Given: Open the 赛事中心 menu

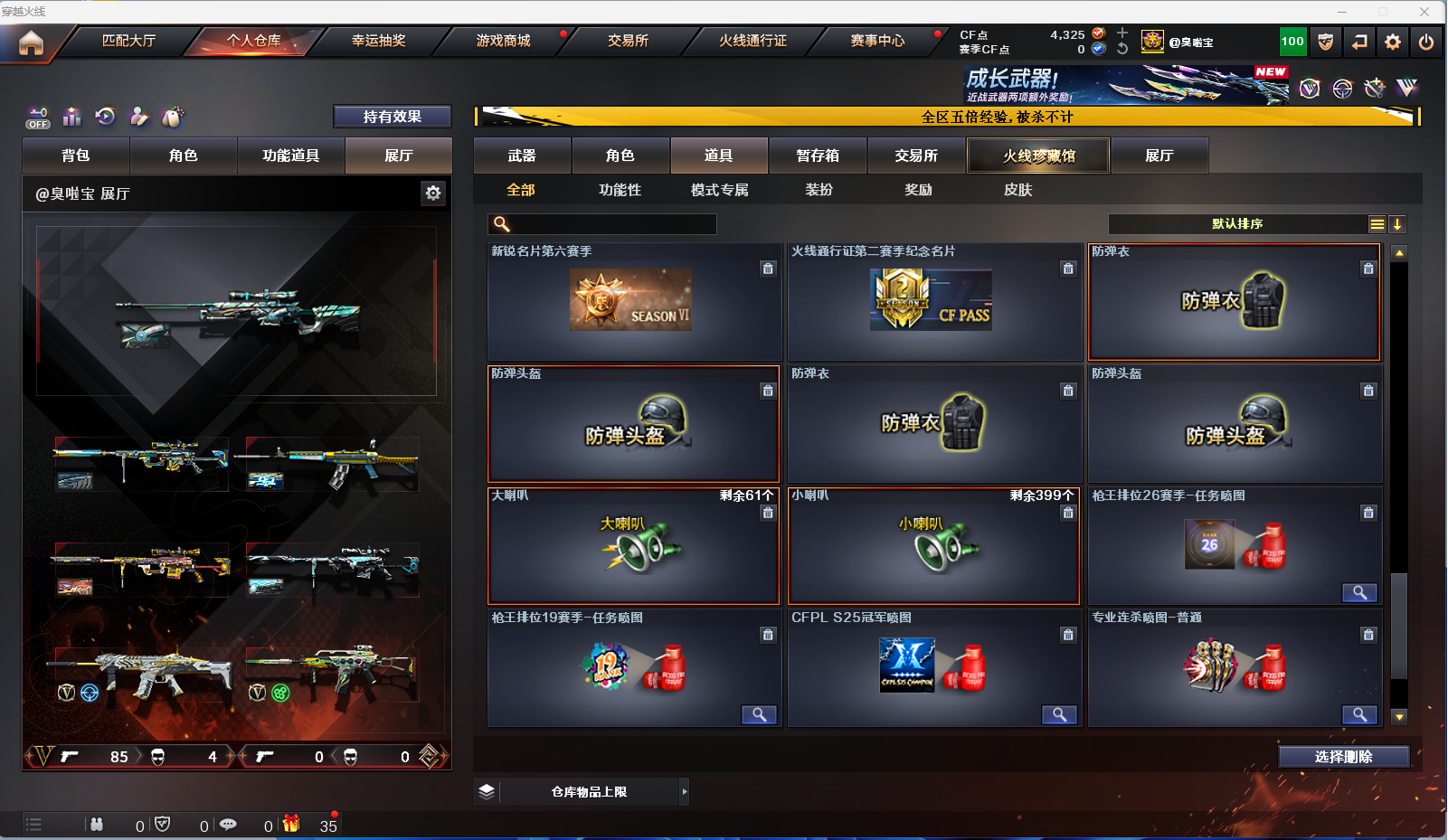Looking at the screenshot, I should [x=876, y=41].
